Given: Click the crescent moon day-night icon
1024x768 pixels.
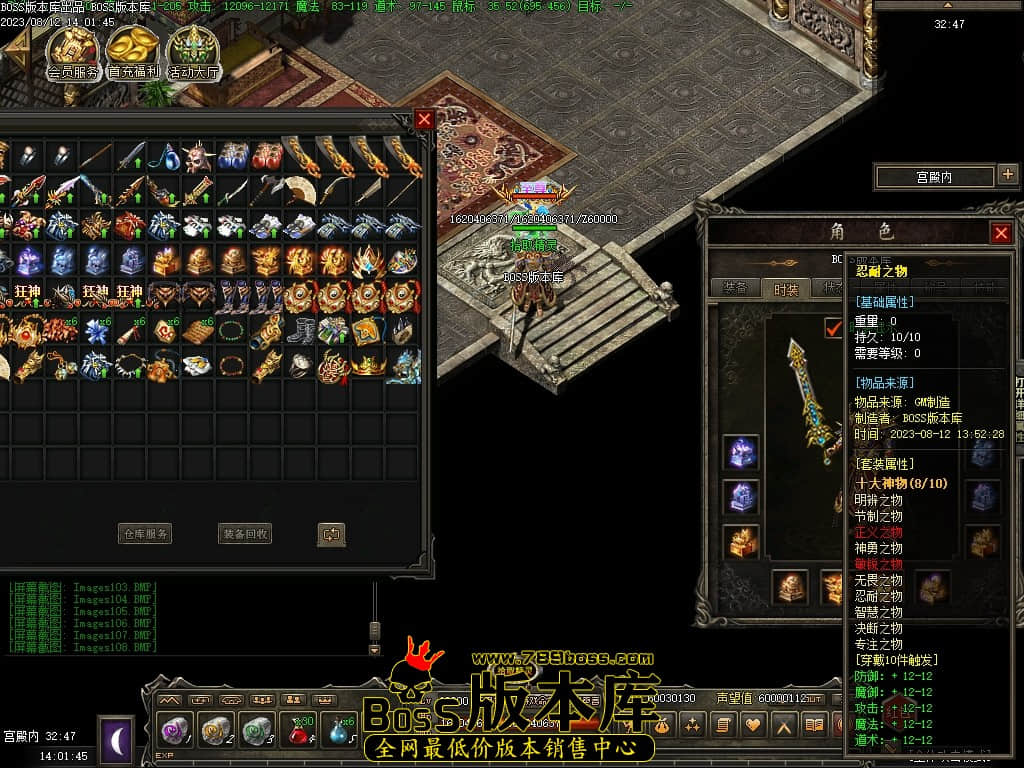Looking at the screenshot, I should (116, 740).
